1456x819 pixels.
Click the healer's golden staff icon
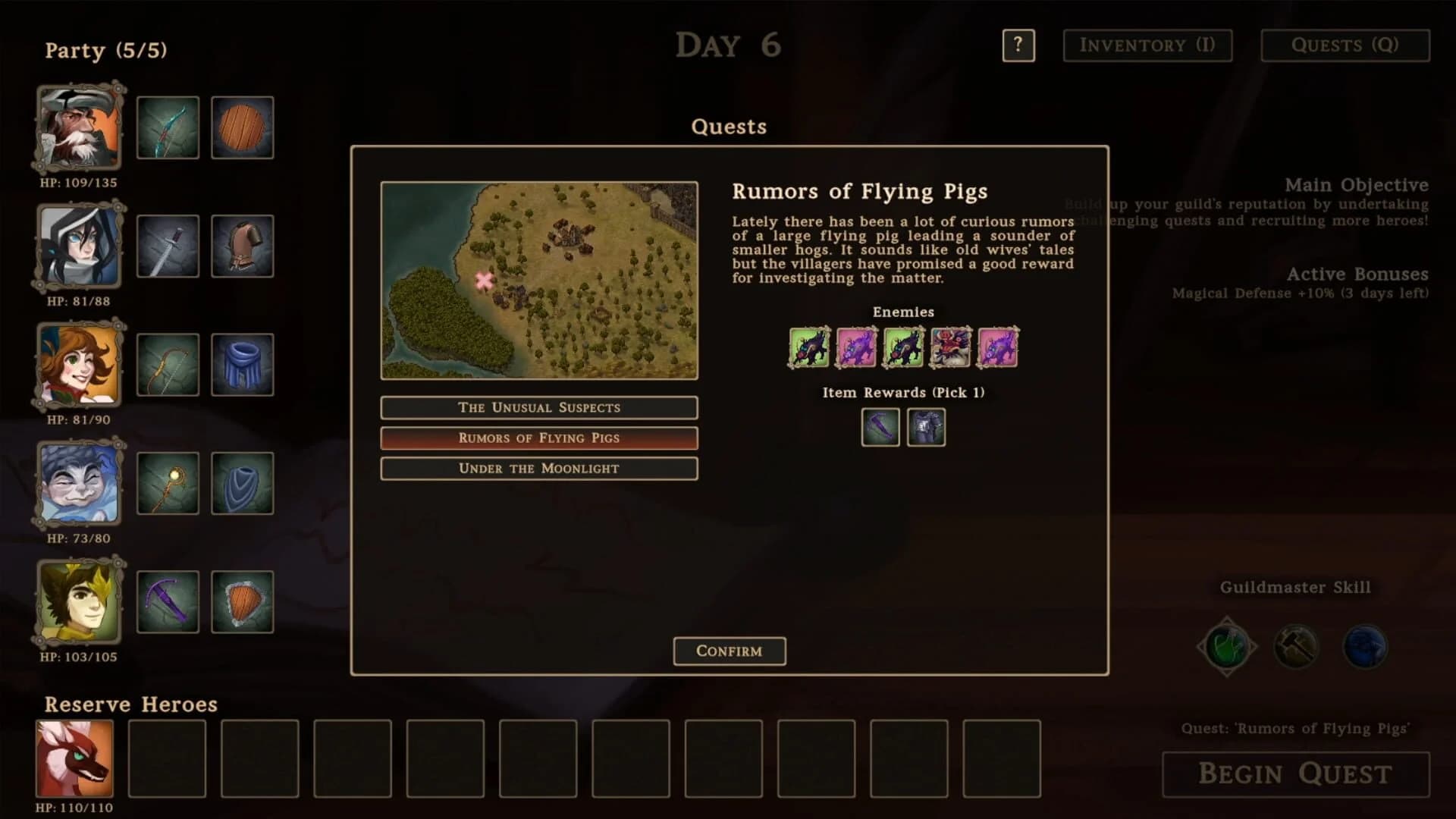(x=168, y=483)
